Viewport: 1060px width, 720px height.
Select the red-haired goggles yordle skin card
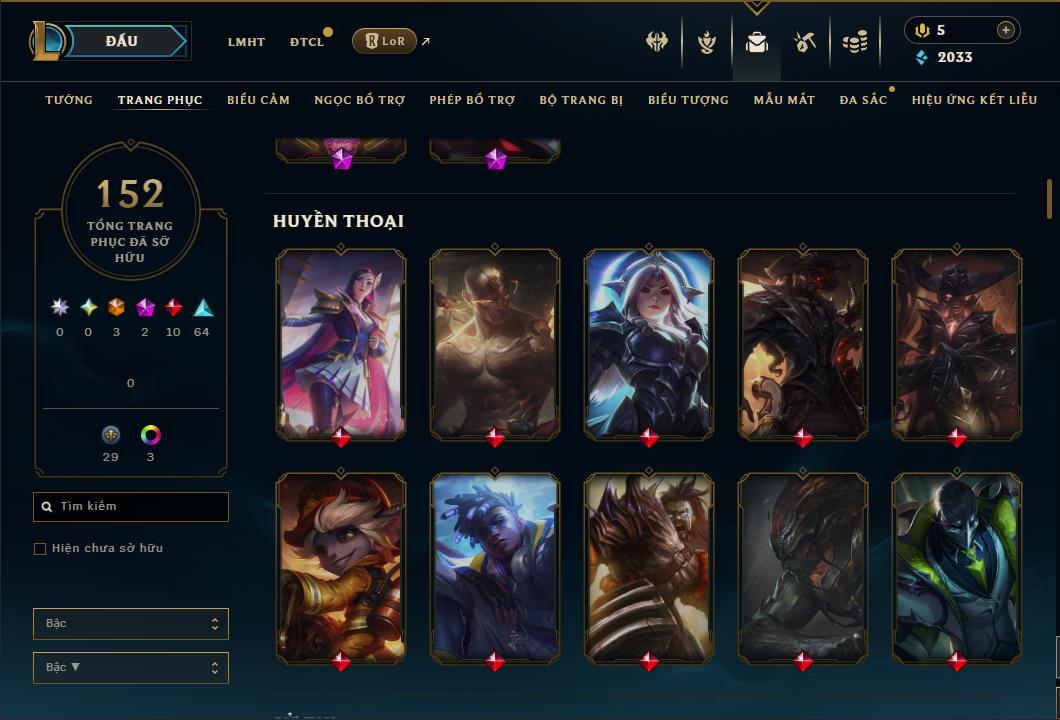point(341,565)
